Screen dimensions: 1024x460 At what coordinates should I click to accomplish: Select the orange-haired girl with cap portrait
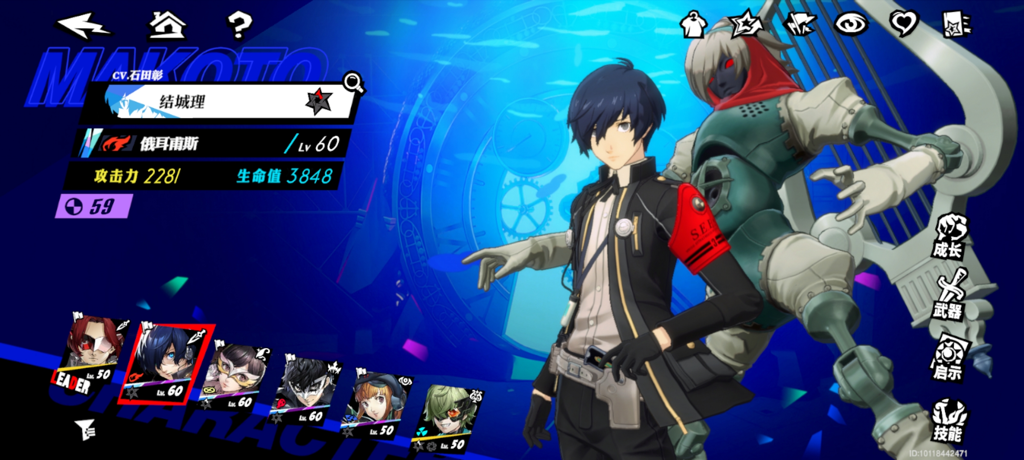point(377,398)
